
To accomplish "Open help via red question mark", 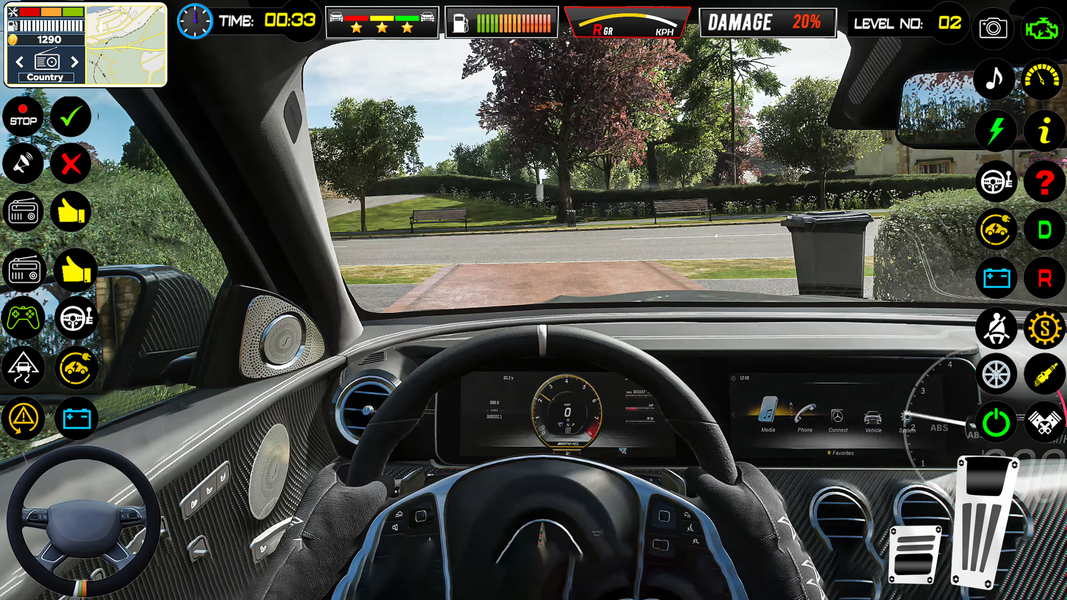I will pos(1044,181).
